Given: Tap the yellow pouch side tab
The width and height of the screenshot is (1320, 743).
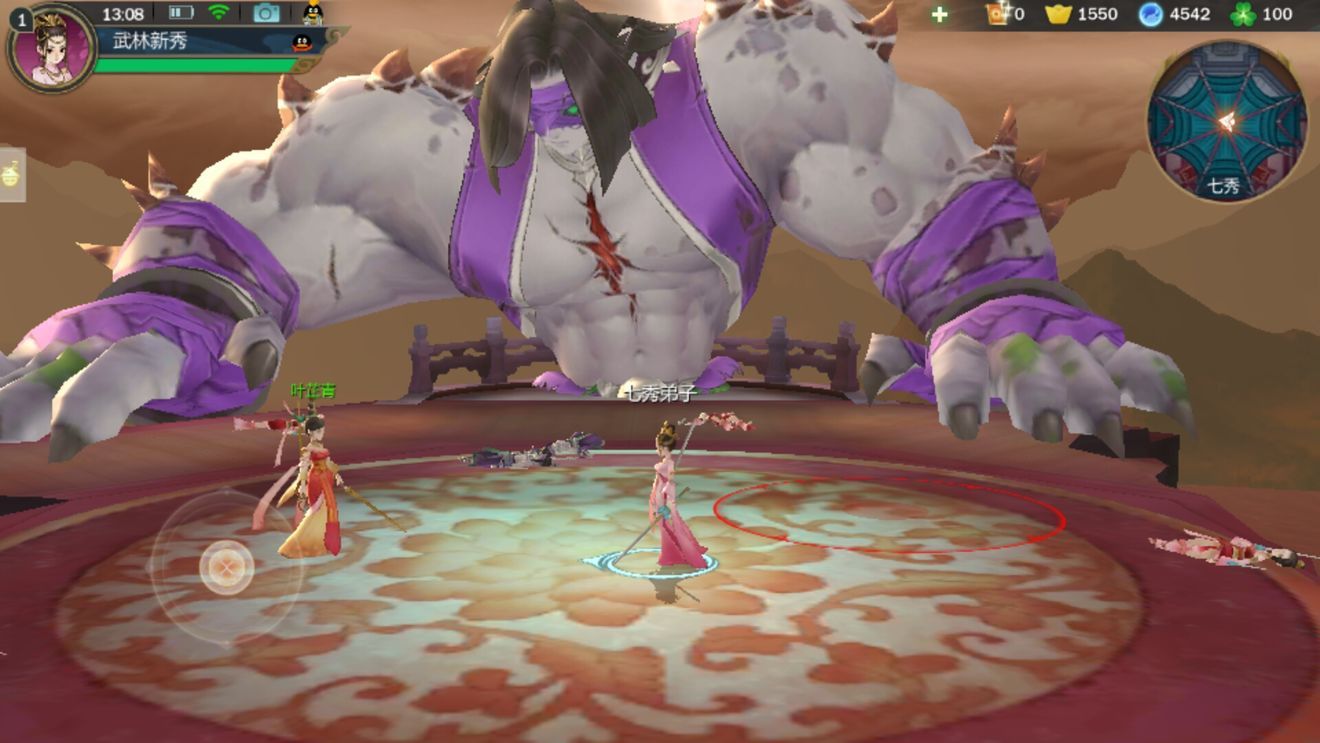Looking at the screenshot, I should [x=12, y=174].
